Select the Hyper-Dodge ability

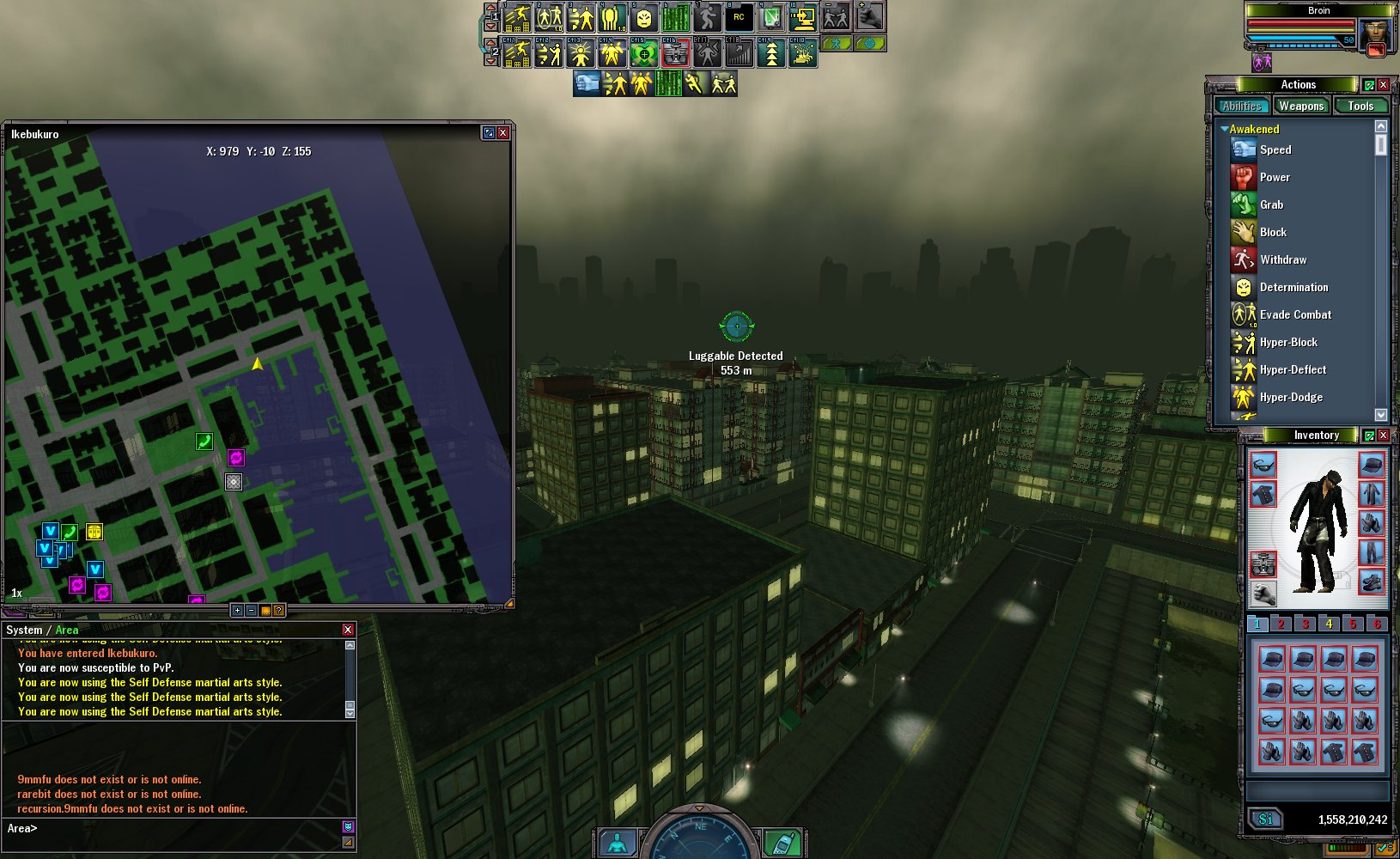pyautogui.click(x=1291, y=397)
